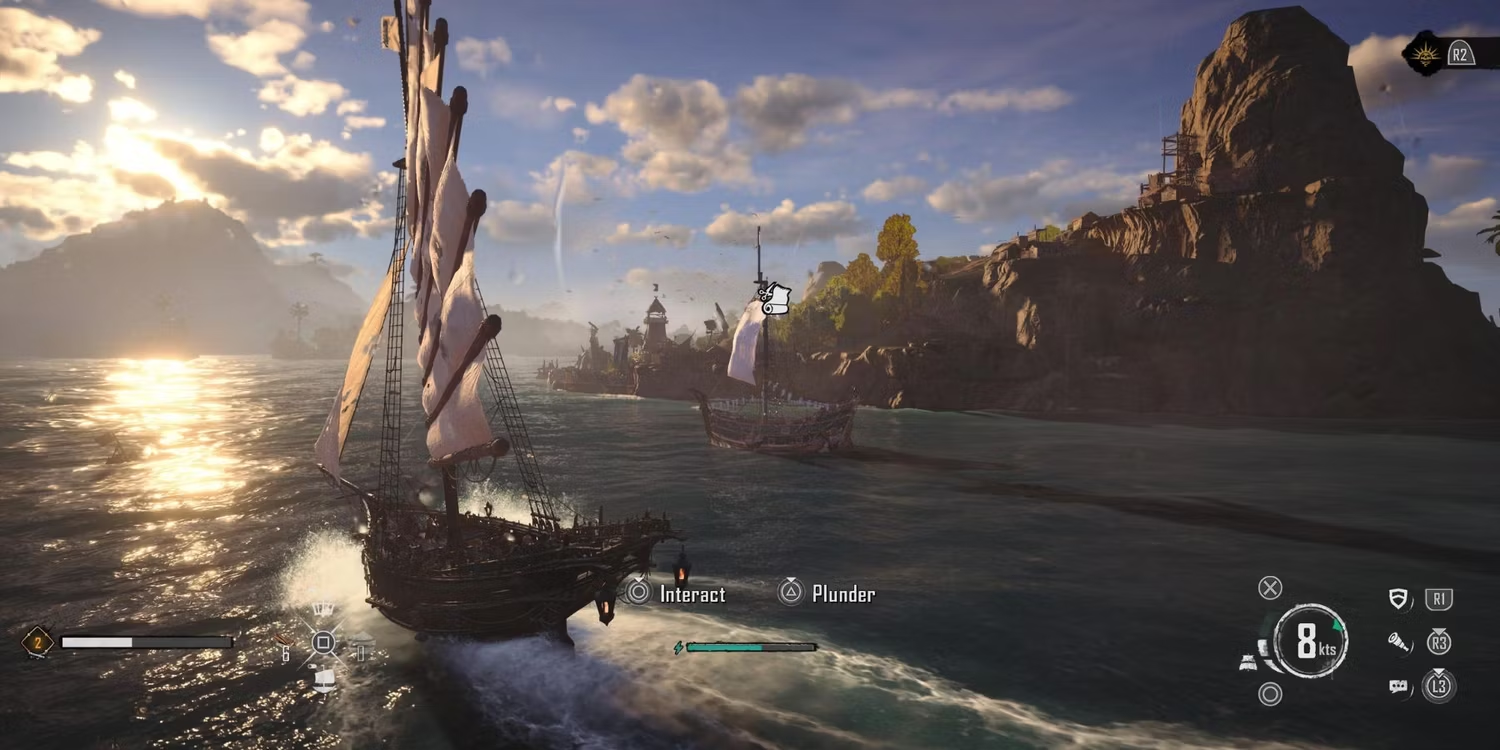This screenshot has width=1500, height=750.
Task: Choose the top item of the quick wheel
Action: click(x=323, y=609)
